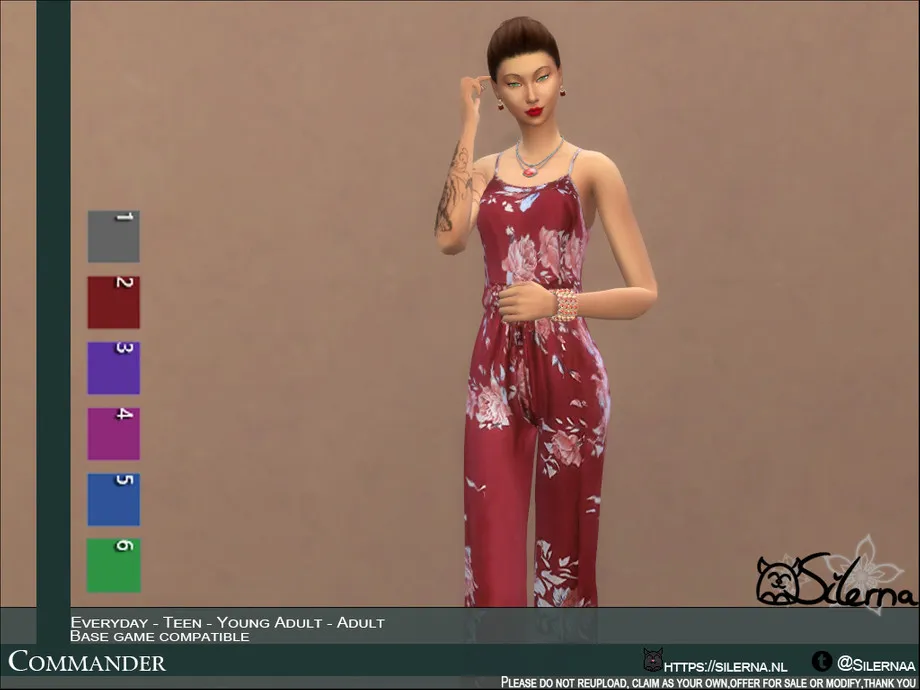Select the magenta swatch numbered 4
920x690 pixels.
tap(113, 434)
